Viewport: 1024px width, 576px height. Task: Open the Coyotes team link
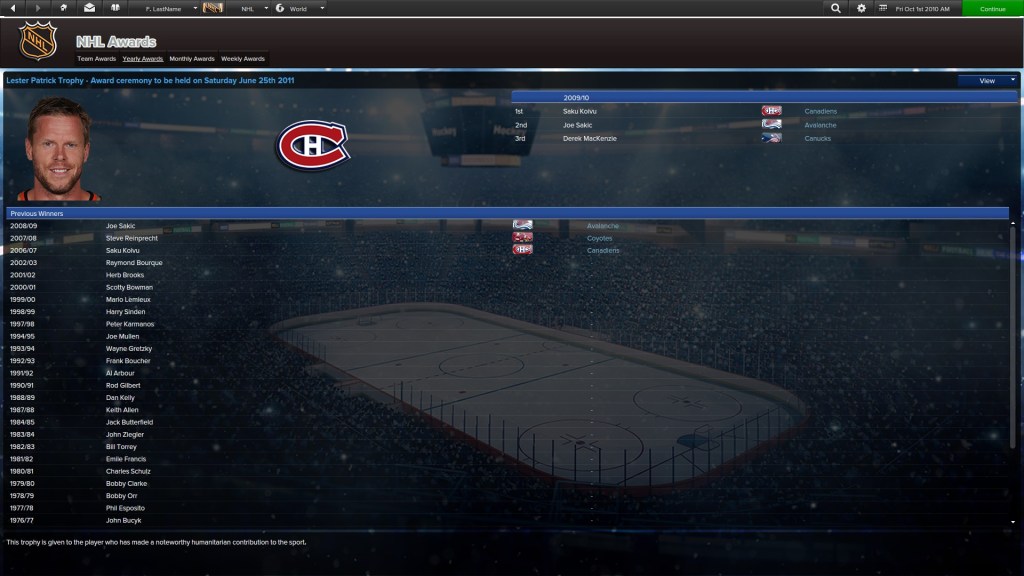[x=599, y=238]
